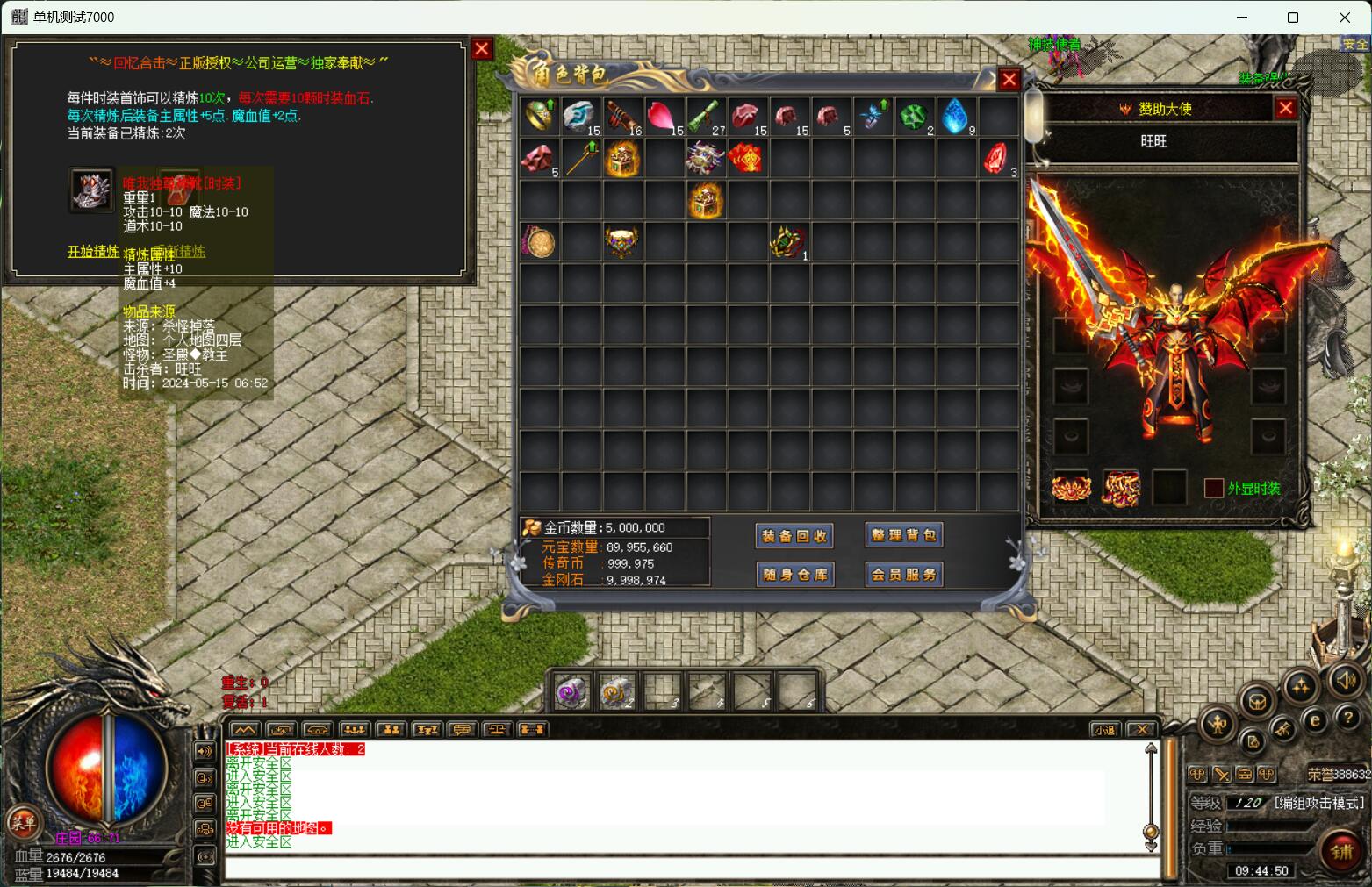Click the 装备回收 equipment recycle button

click(794, 536)
